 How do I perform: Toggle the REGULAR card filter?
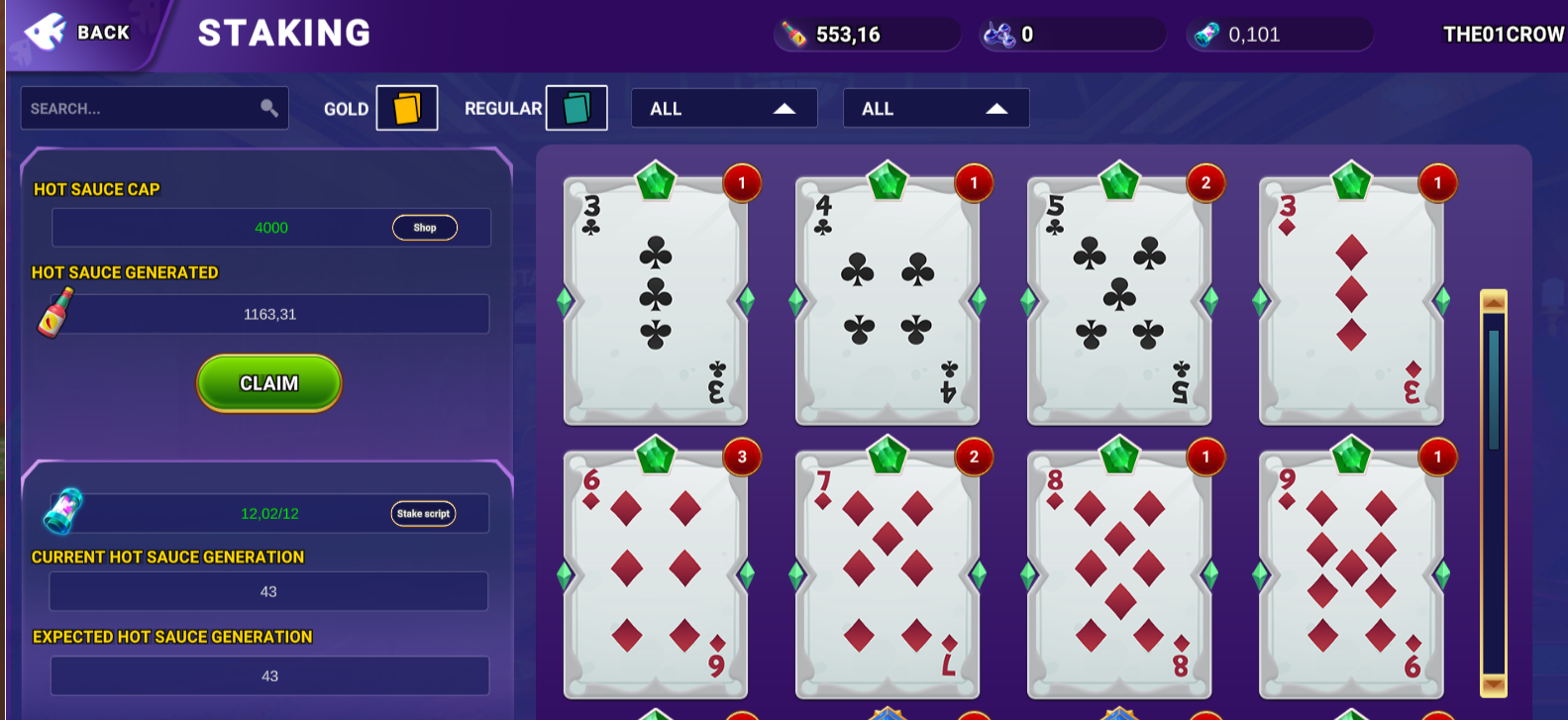pos(575,108)
